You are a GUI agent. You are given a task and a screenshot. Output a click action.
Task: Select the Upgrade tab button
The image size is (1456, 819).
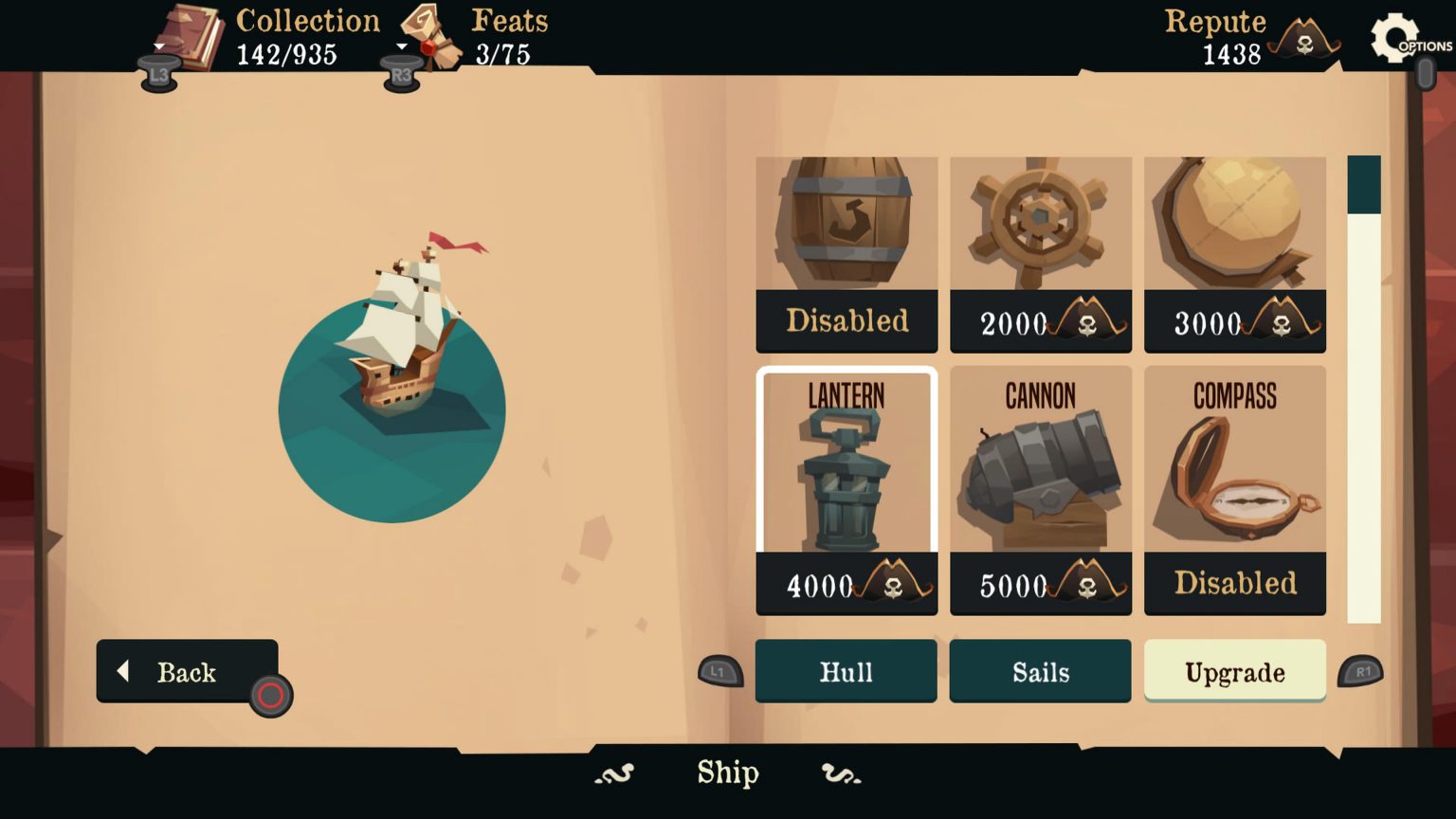[1234, 671]
